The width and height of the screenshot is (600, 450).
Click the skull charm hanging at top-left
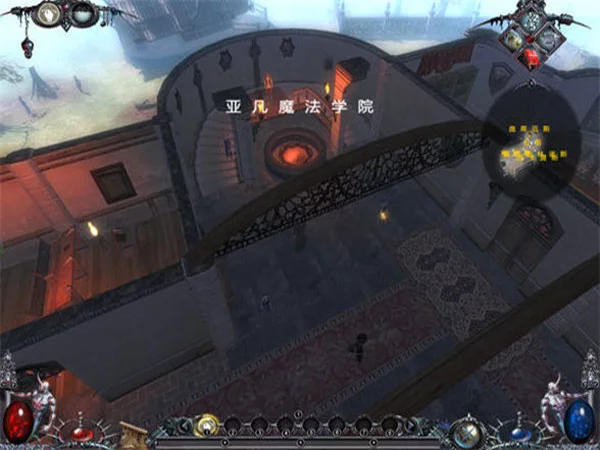tap(27, 46)
